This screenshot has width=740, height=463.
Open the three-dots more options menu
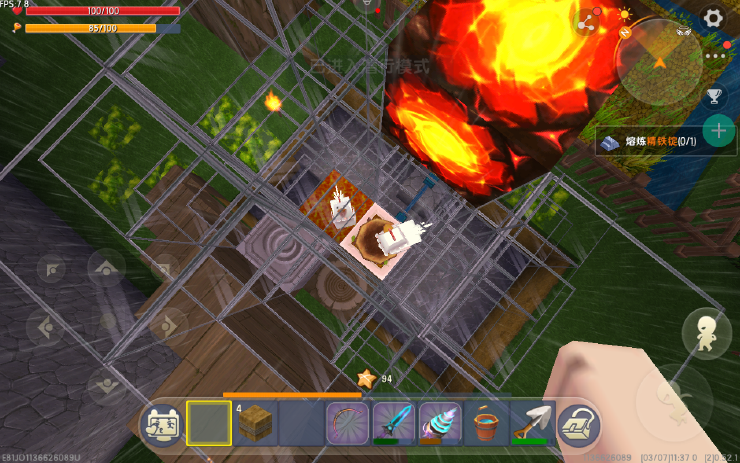click(714, 57)
